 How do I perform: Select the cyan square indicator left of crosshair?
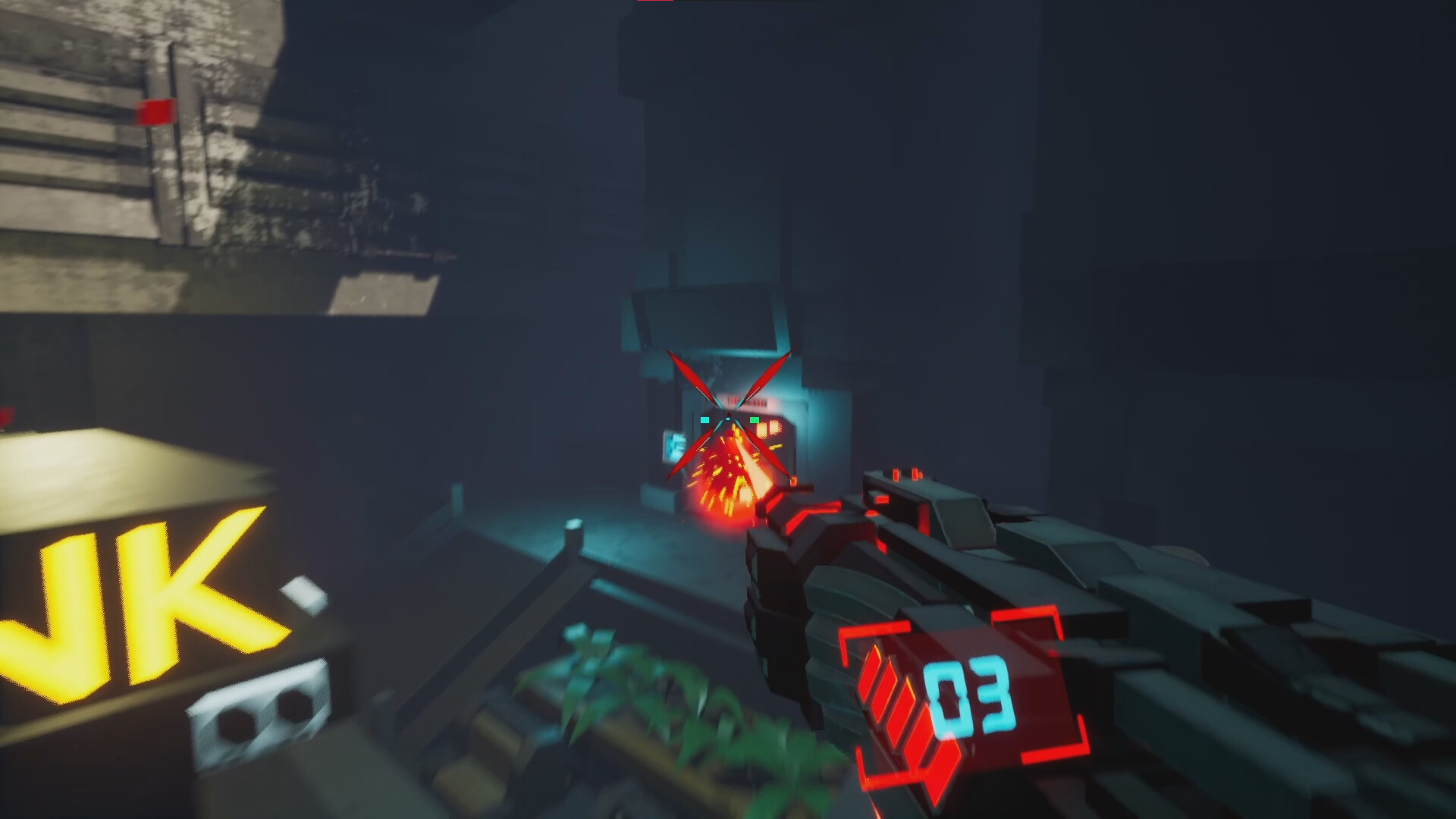(x=704, y=419)
